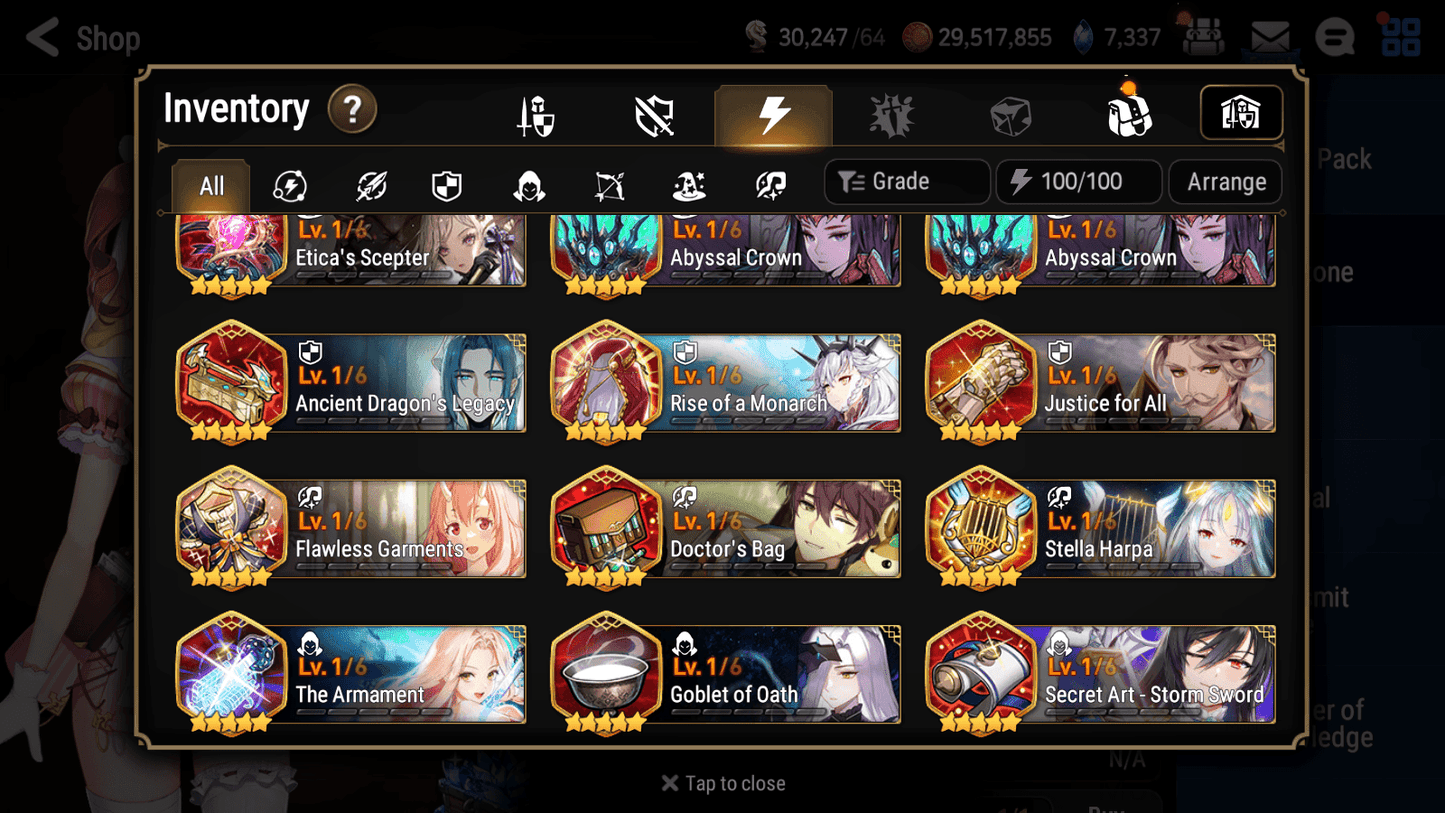Open the main menu grid icon

[1400, 37]
